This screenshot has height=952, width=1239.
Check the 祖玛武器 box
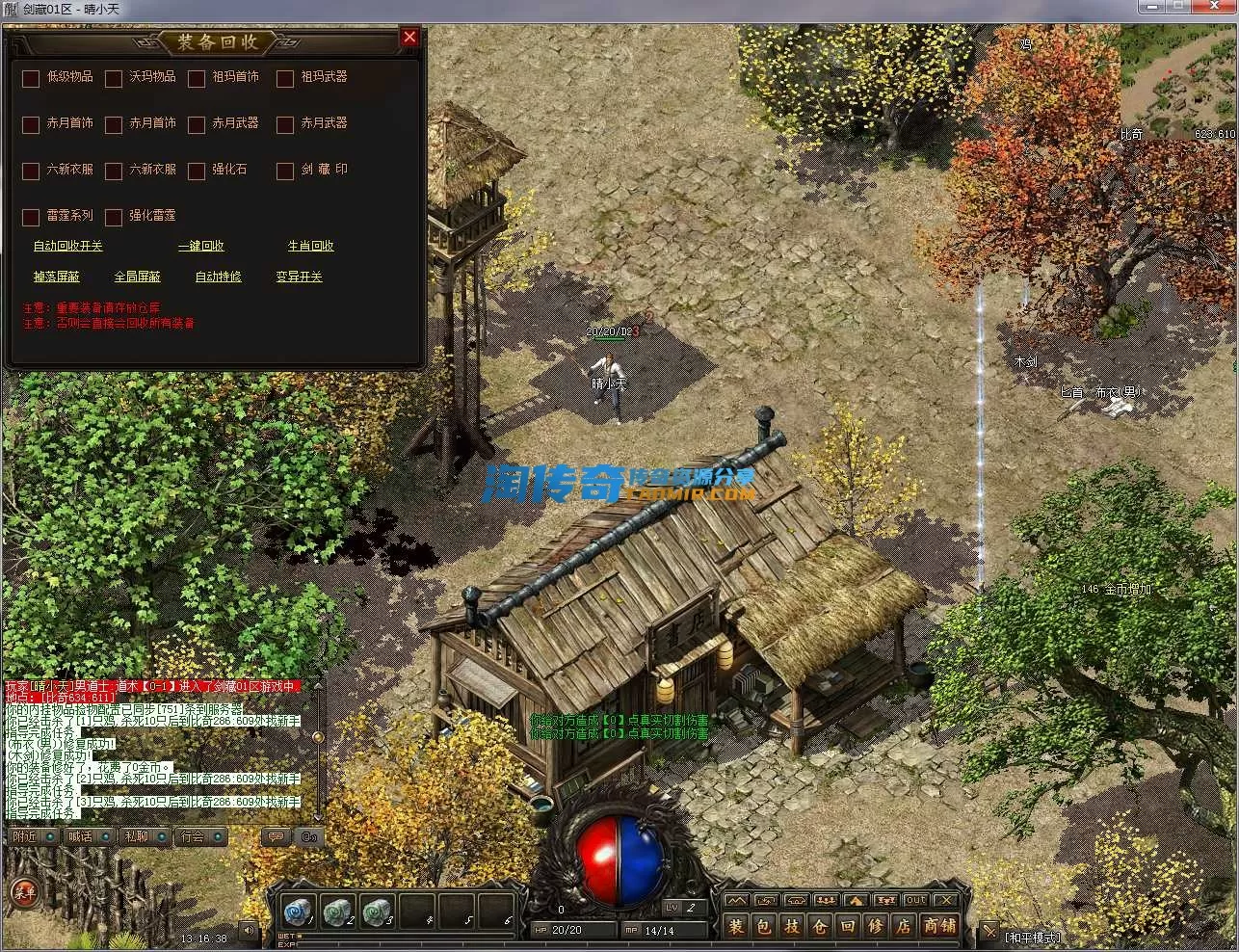[x=285, y=78]
